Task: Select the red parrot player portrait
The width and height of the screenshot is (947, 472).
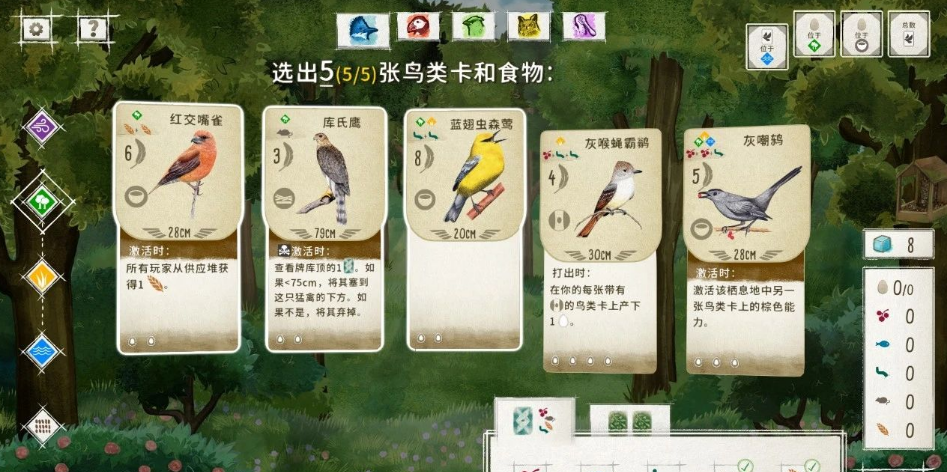Action: [x=419, y=27]
